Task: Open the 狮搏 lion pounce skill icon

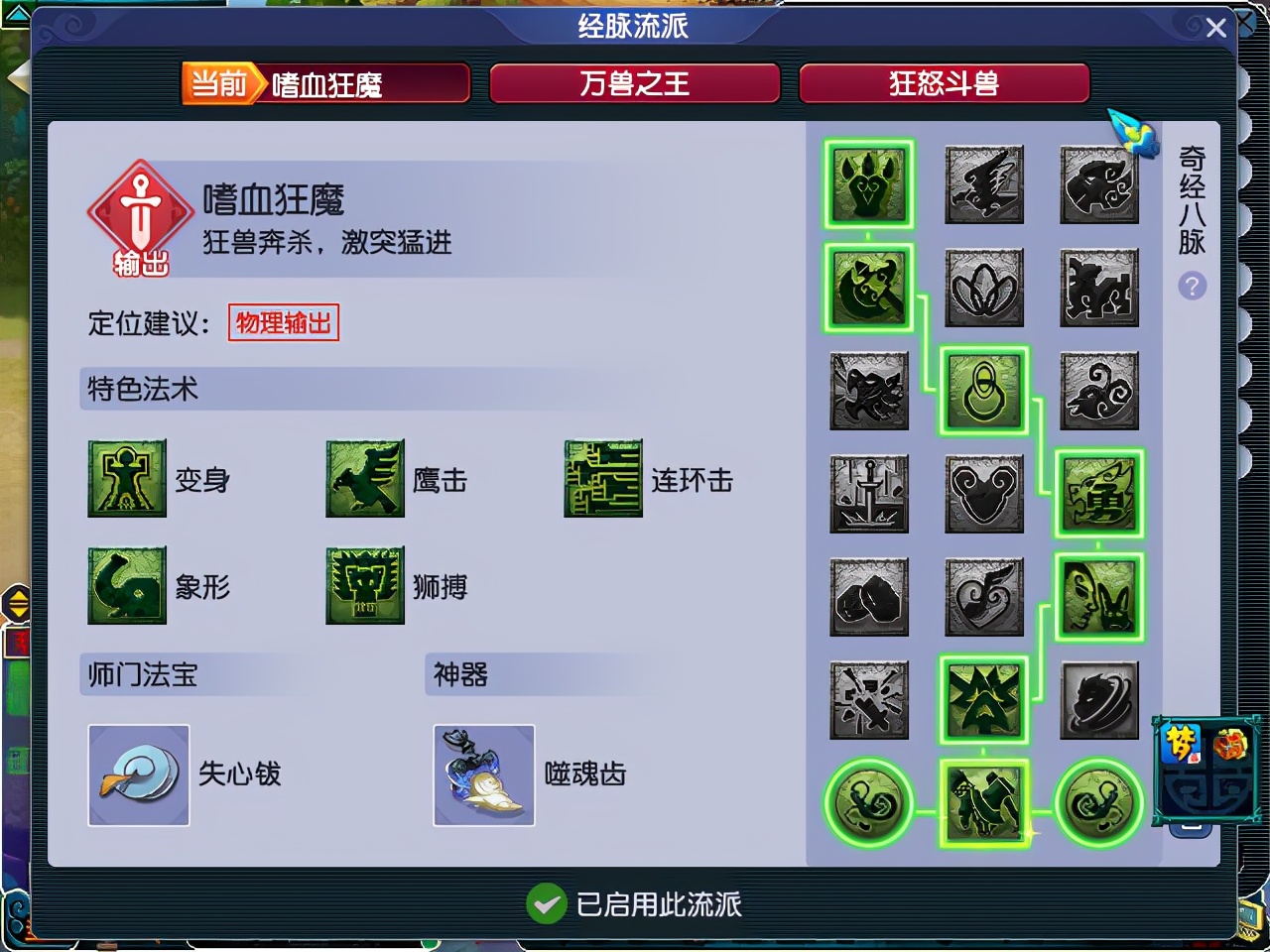Action: pyautogui.click(x=365, y=585)
